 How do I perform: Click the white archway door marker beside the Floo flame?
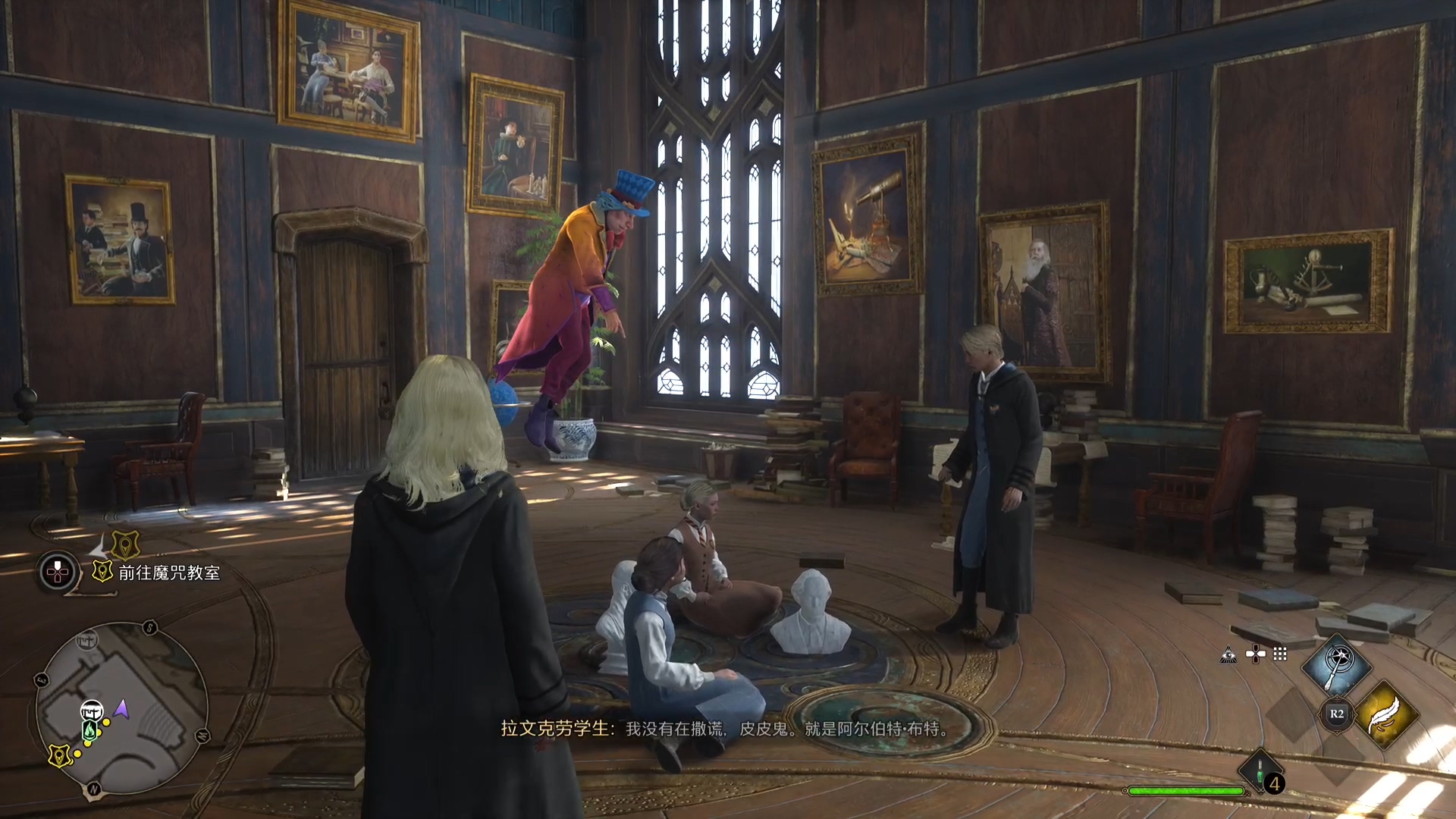[92, 711]
